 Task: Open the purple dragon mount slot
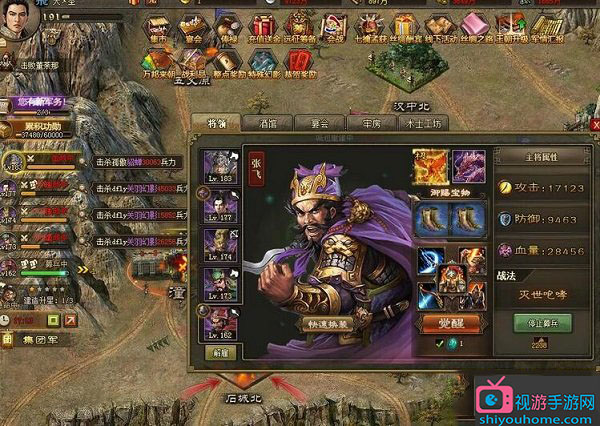coord(468,165)
